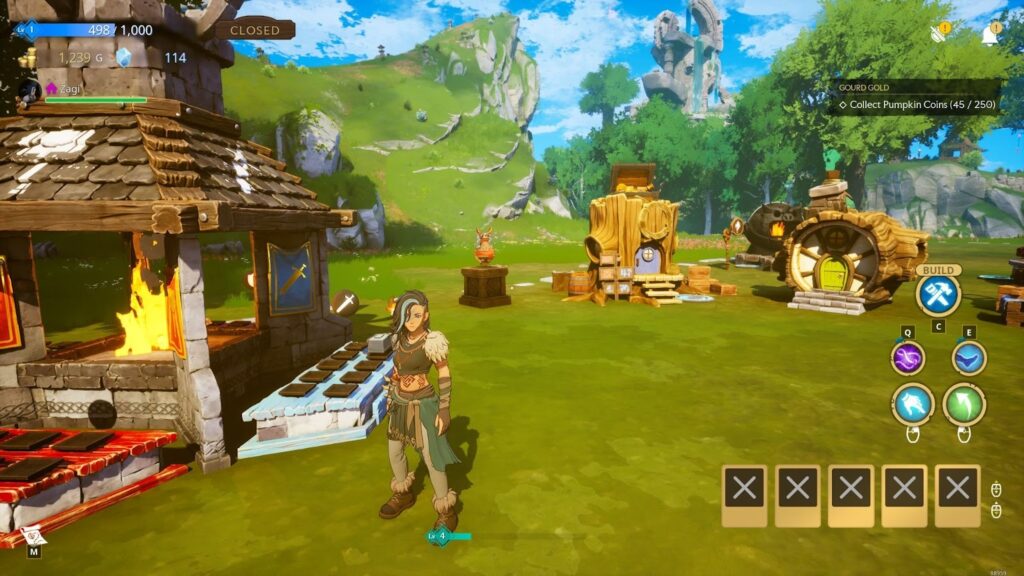Activate the green arrow ability
1024x576 pixels.
pos(964,404)
